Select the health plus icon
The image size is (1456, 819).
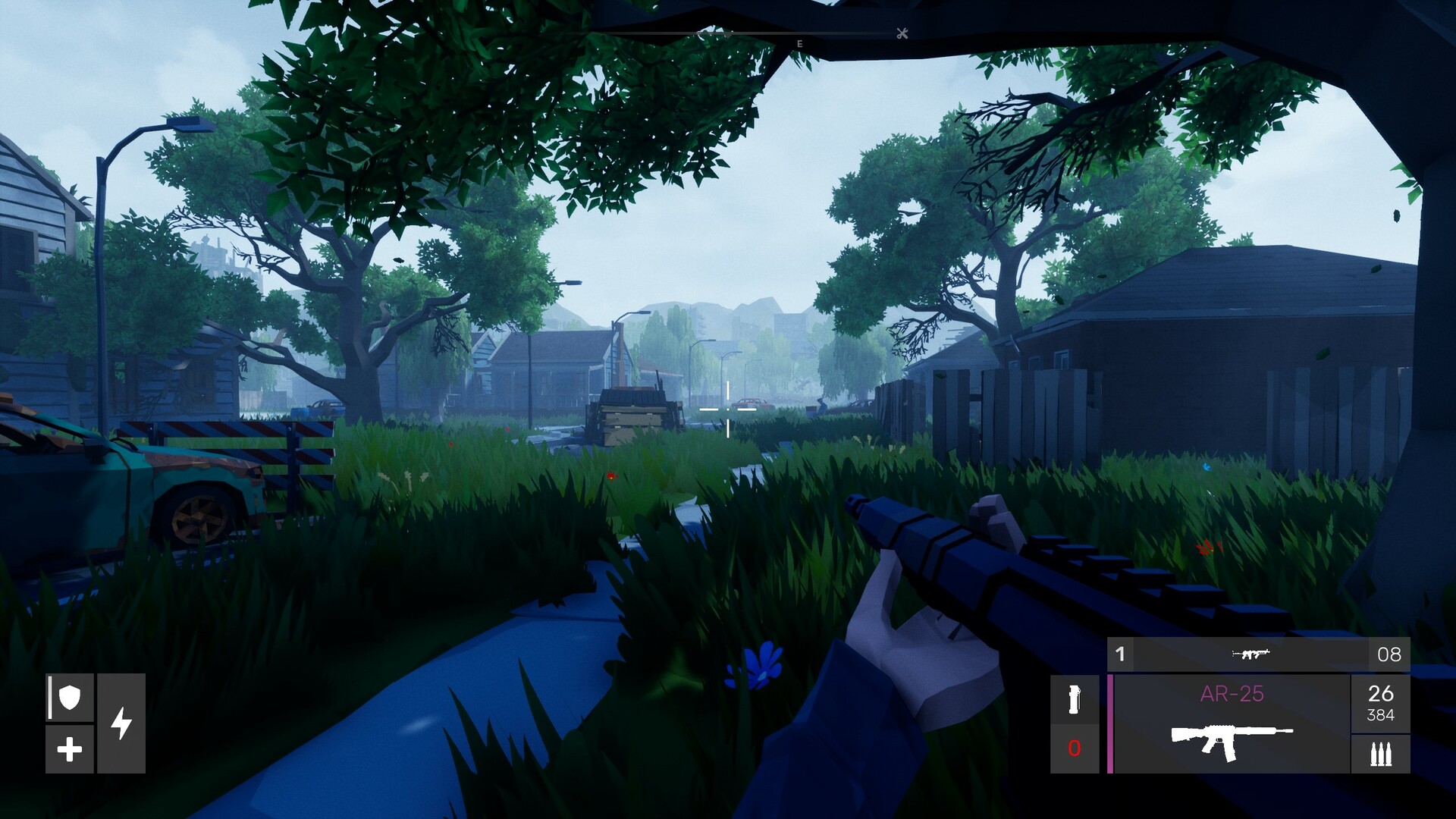coord(70,751)
